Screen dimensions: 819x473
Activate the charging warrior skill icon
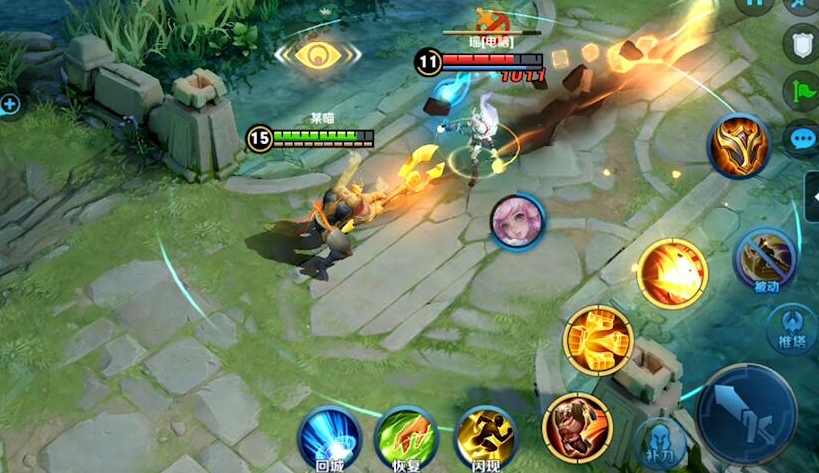(576, 427)
